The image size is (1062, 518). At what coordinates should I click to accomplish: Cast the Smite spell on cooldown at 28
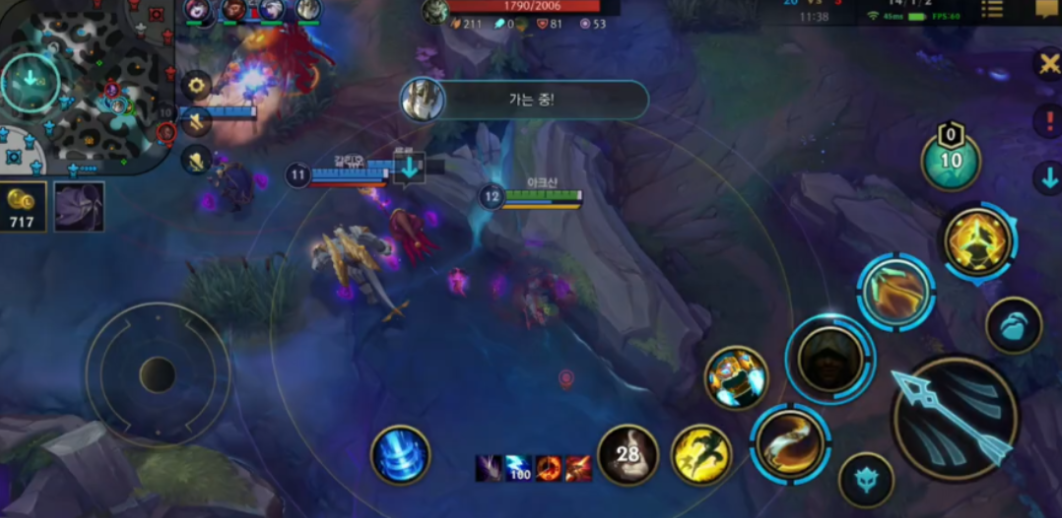(628, 455)
